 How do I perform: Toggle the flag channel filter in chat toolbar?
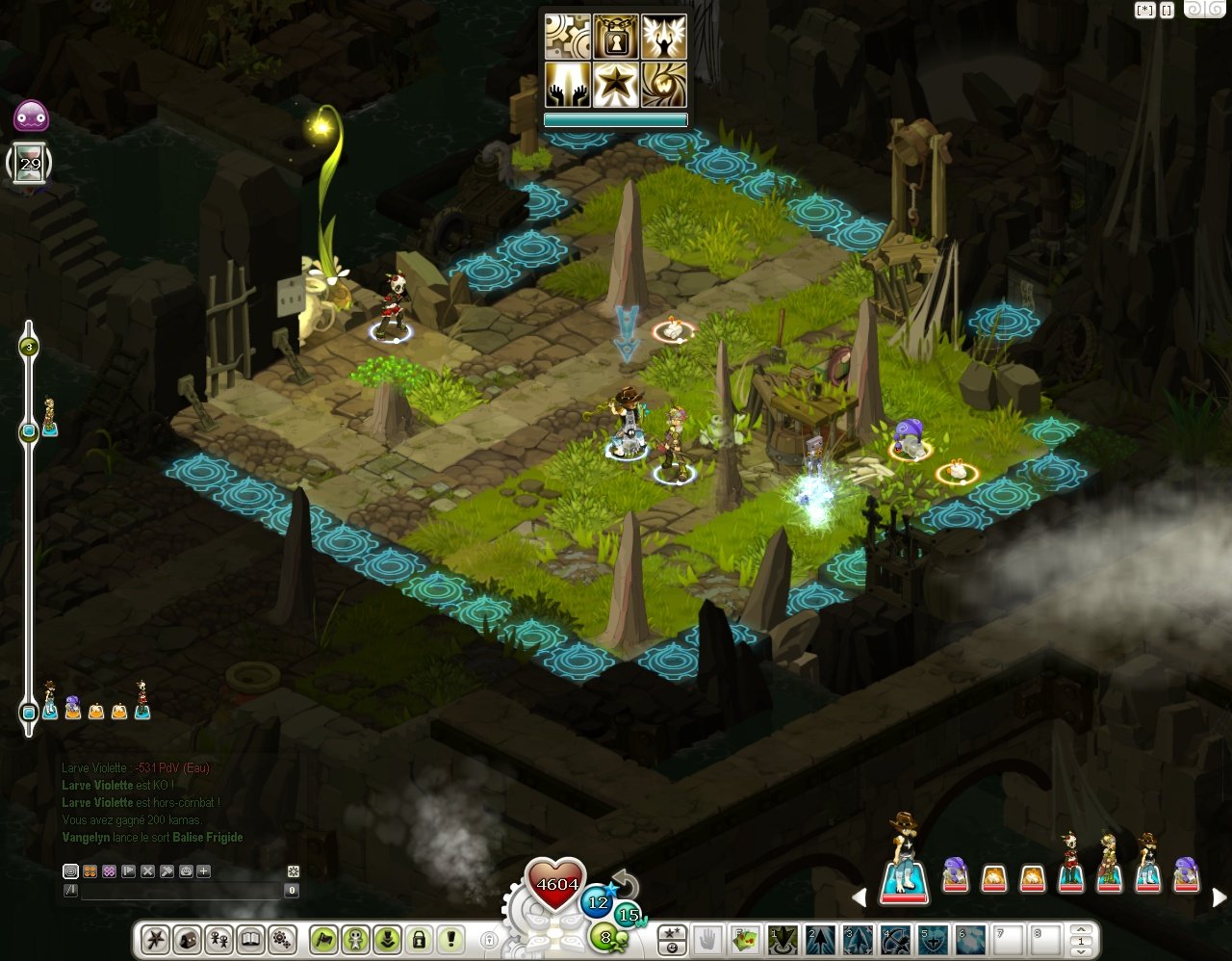click(x=127, y=871)
